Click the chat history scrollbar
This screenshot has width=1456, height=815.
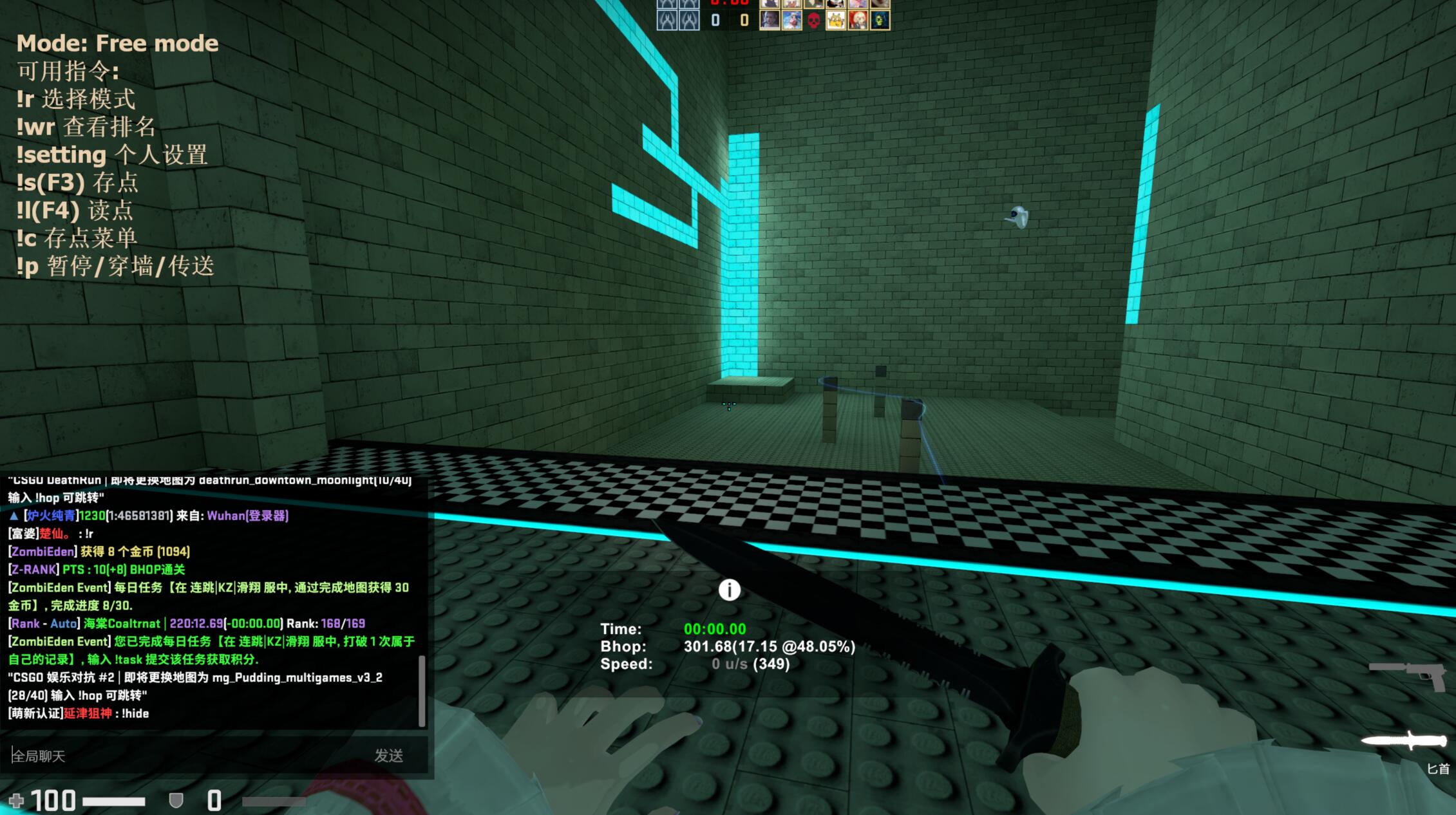422,691
